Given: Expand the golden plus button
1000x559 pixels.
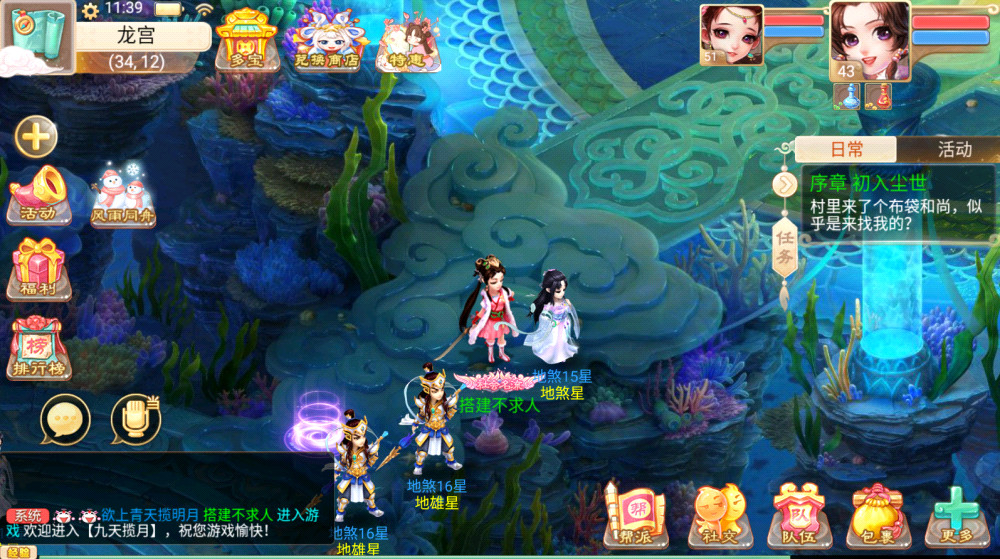Looking at the screenshot, I should click(36, 137).
